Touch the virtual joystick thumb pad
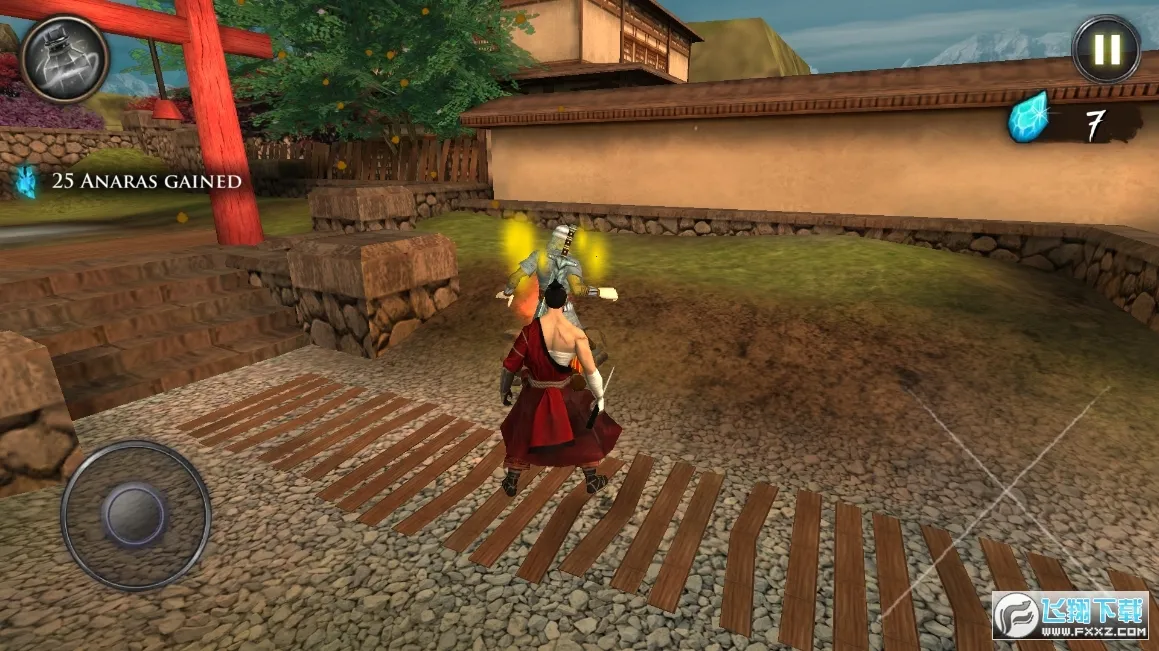 pyautogui.click(x=135, y=515)
